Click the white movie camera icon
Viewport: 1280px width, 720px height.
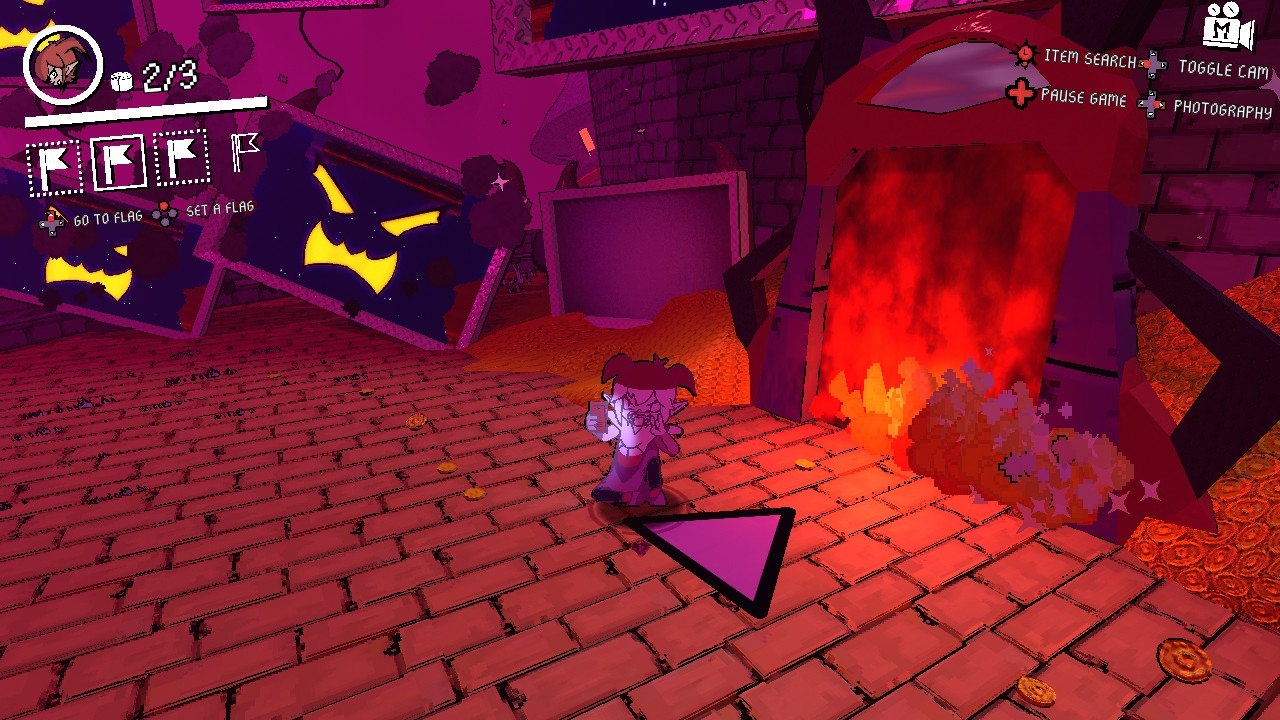(x=1229, y=29)
